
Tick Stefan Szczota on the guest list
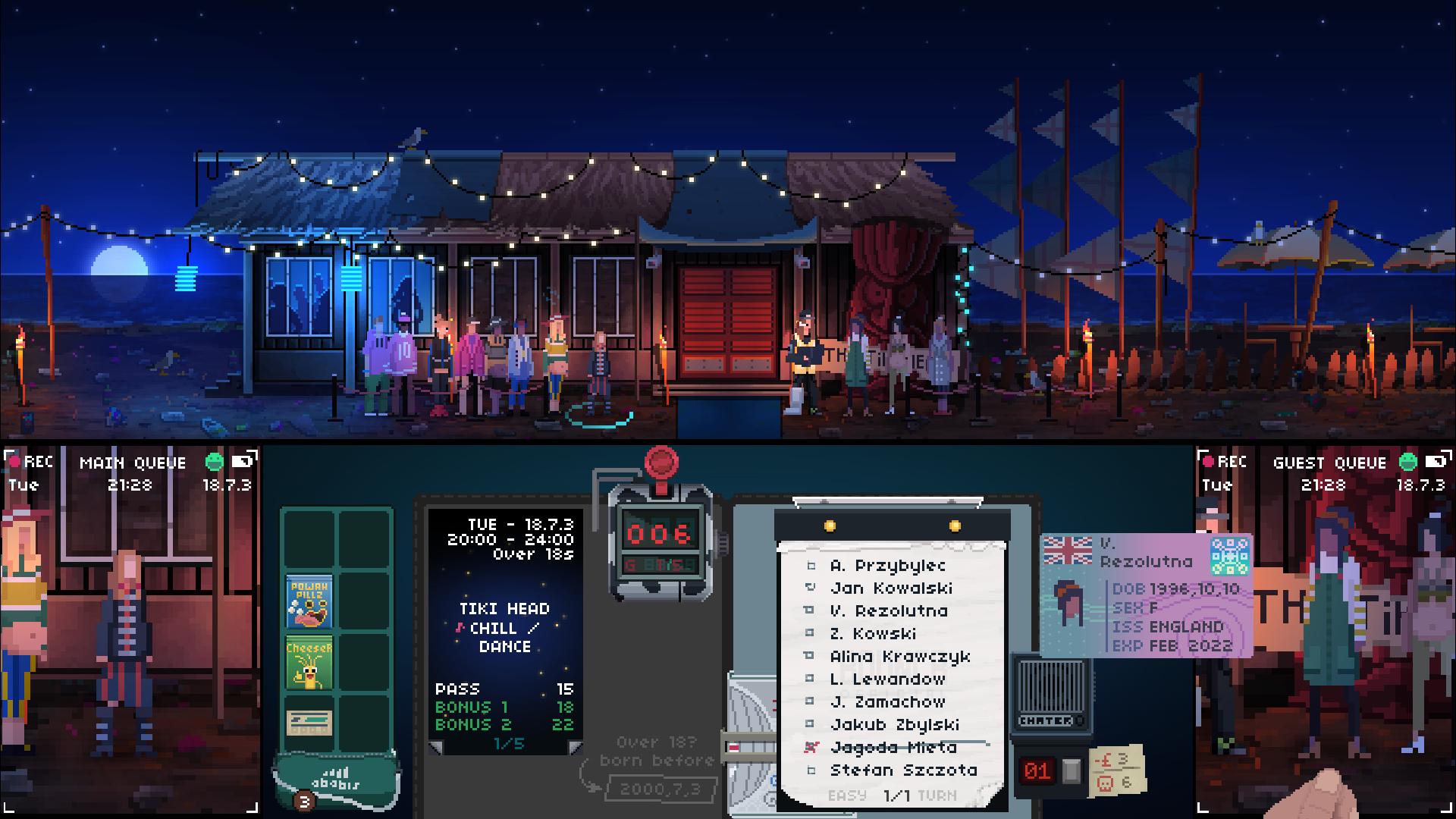811,770
